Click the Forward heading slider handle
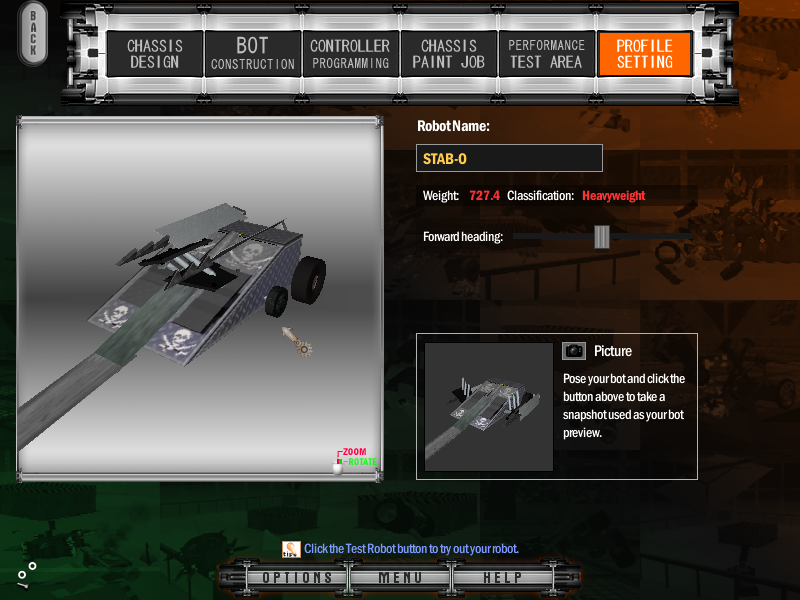The image size is (800, 600). point(601,236)
